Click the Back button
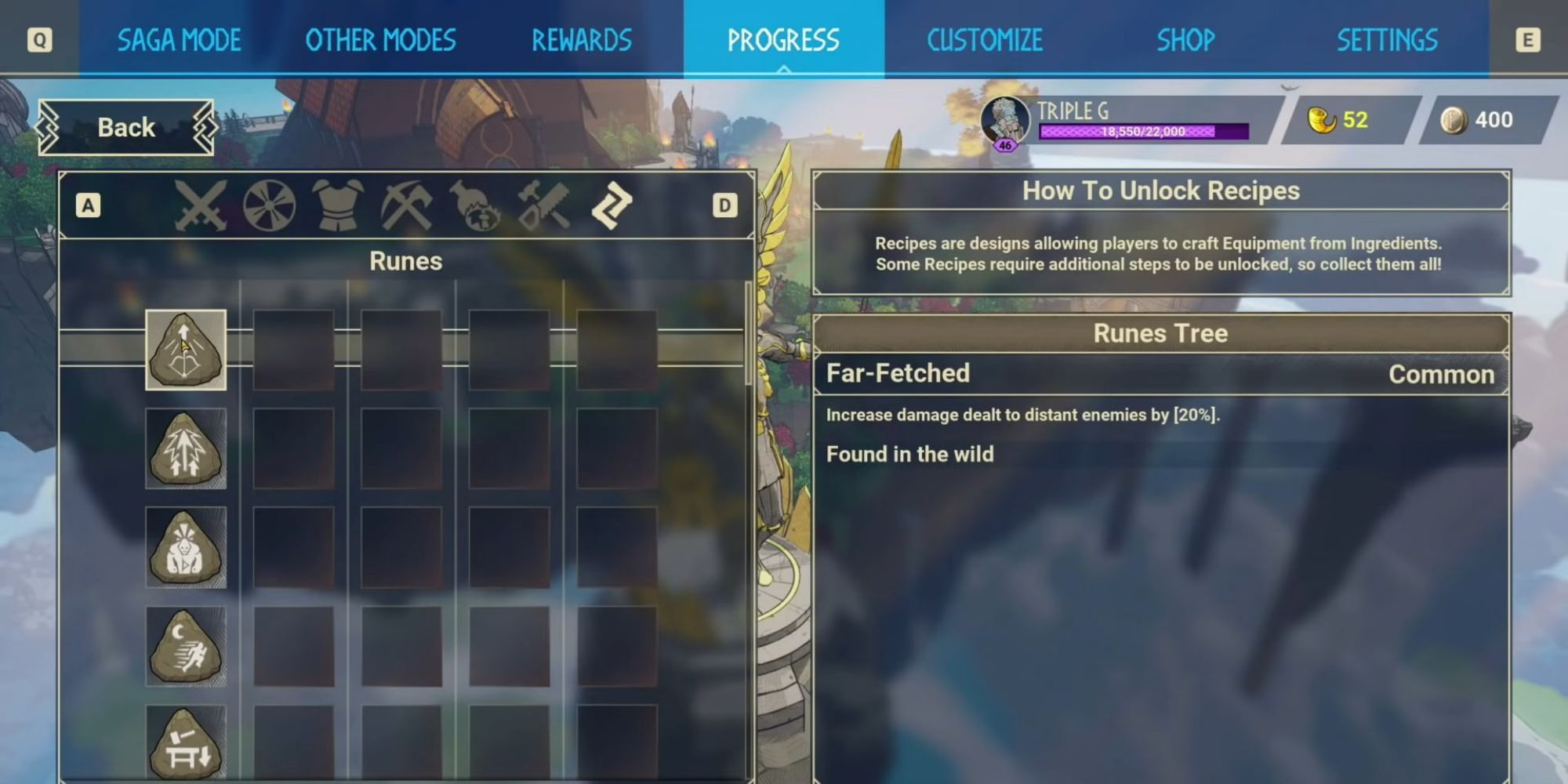 pos(125,127)
